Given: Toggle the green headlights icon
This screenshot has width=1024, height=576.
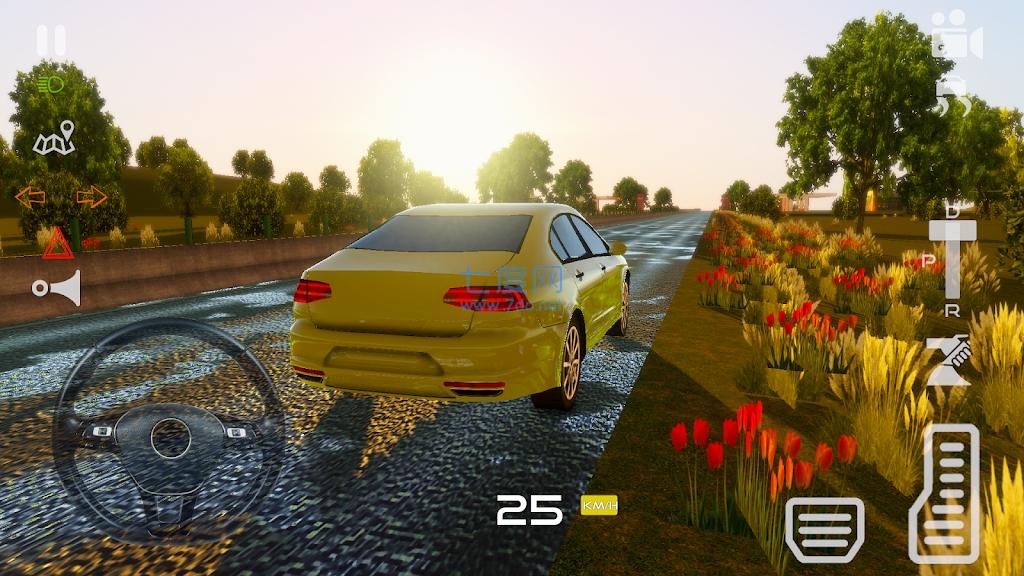Looking at the screenshot, I should point(51,85).
